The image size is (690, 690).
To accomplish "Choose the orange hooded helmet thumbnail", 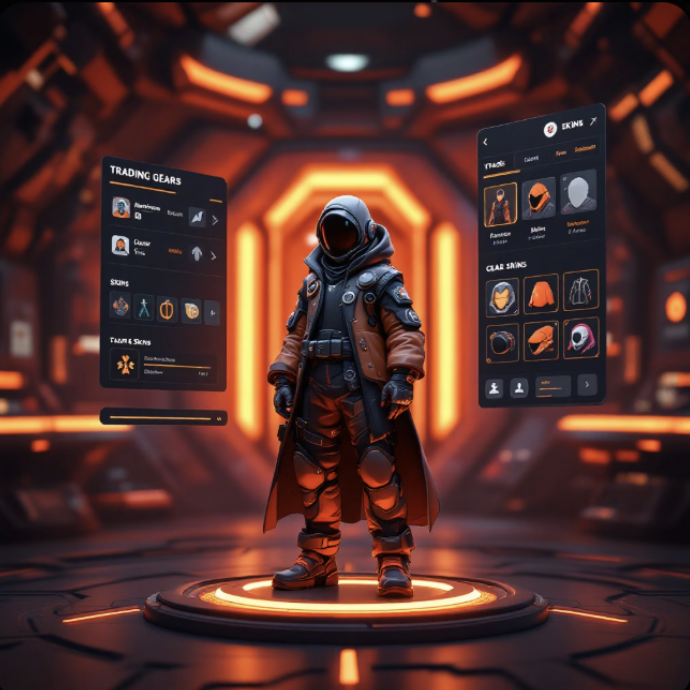I will coord(539,198).
